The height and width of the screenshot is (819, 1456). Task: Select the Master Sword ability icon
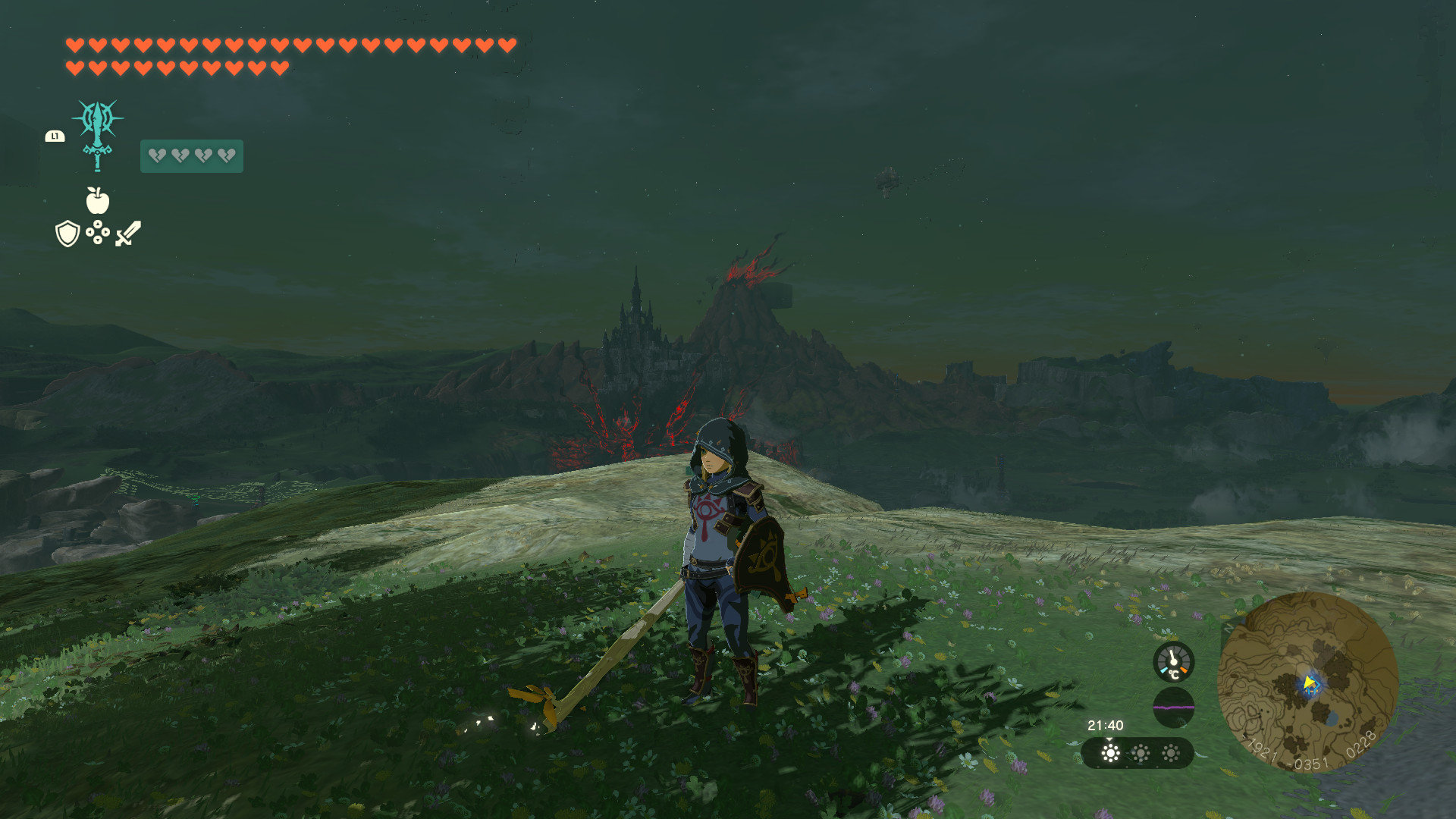click(x=99, y=135)
